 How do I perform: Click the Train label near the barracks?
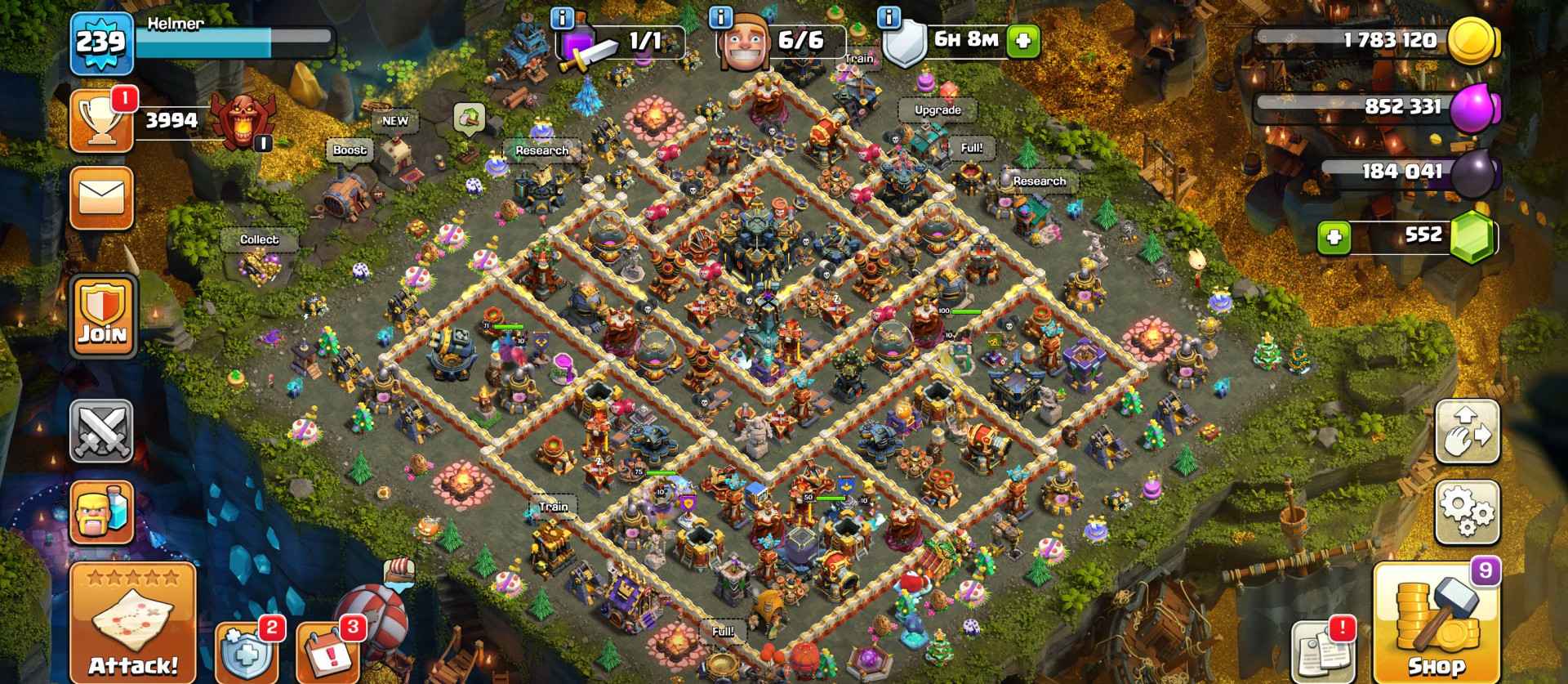553,507
